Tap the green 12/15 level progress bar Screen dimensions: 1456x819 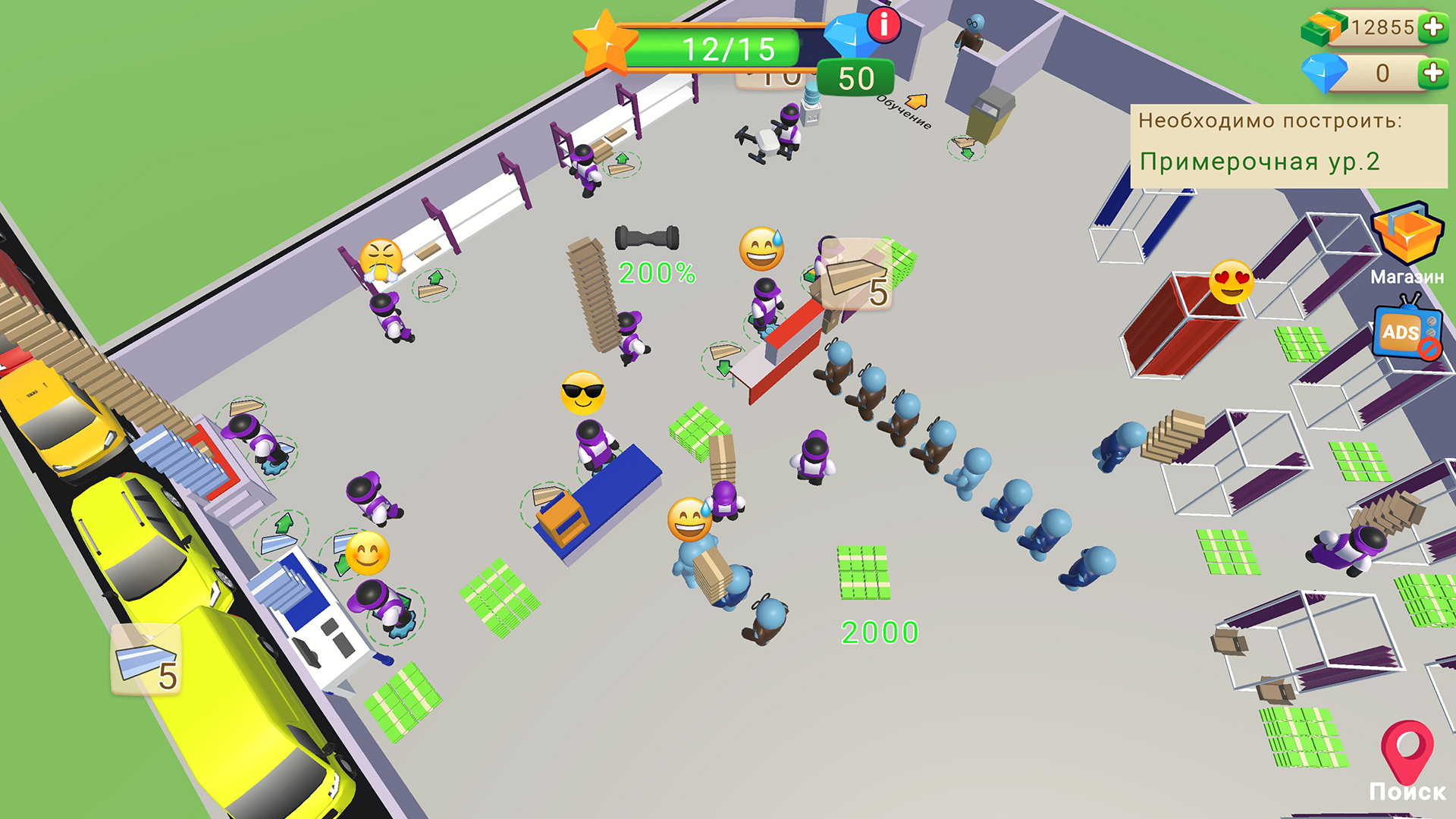(726, 50)
